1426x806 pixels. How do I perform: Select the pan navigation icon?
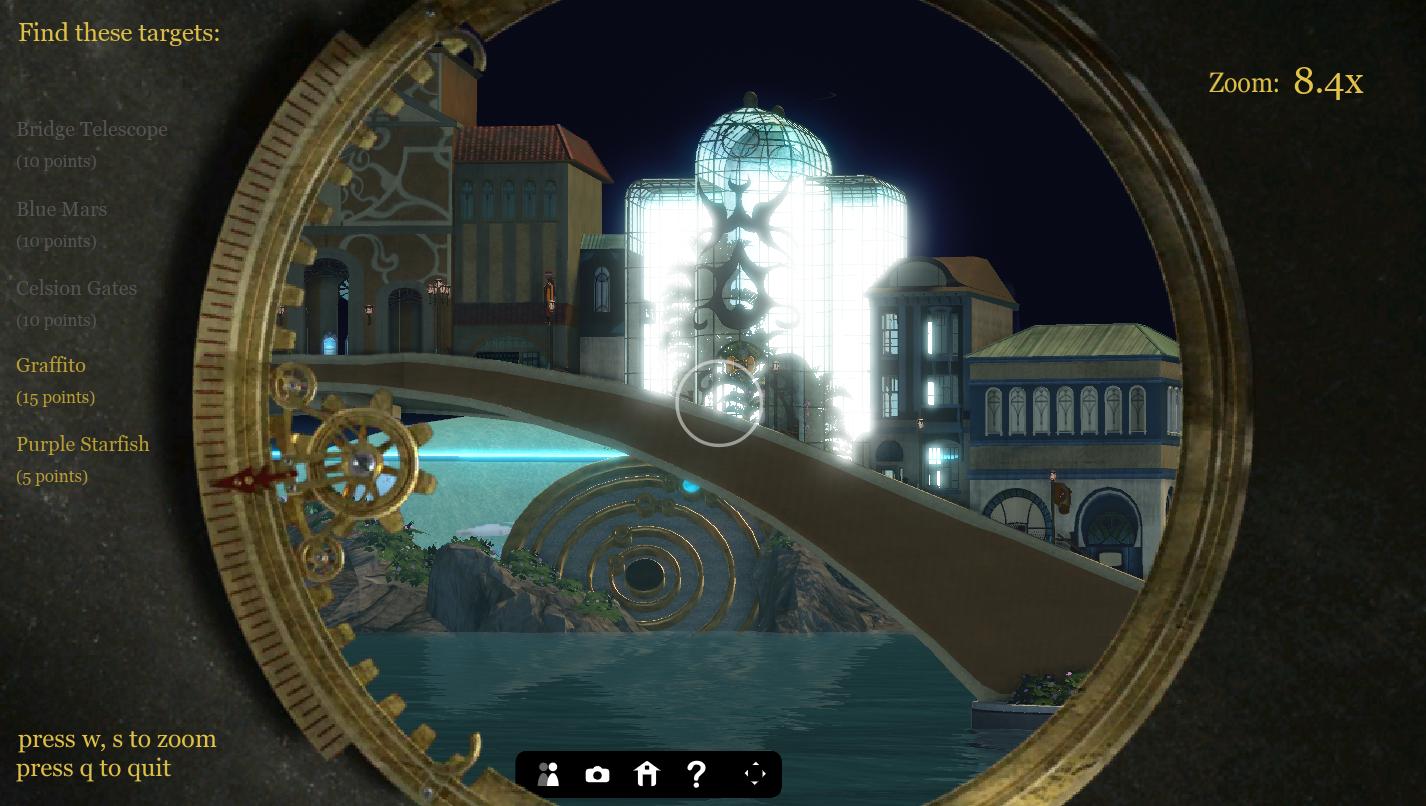pos(755,774)
